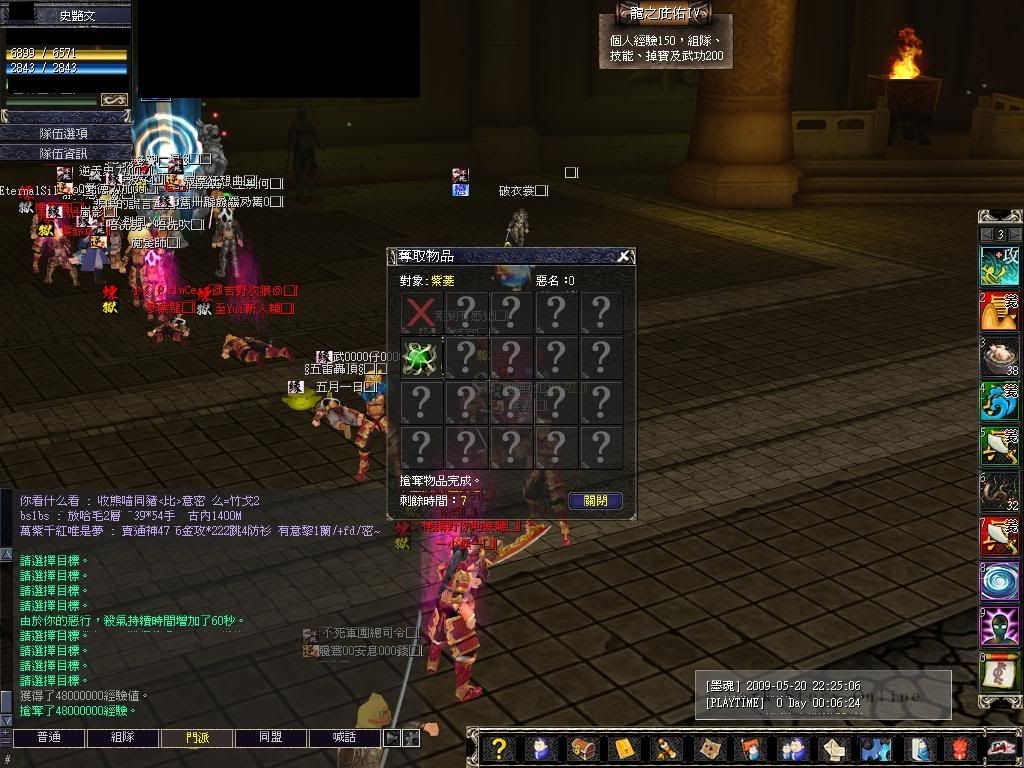Switch to the 門派 sect chat tab
The width and height of the screenshot is (1024, 768).
197,738
